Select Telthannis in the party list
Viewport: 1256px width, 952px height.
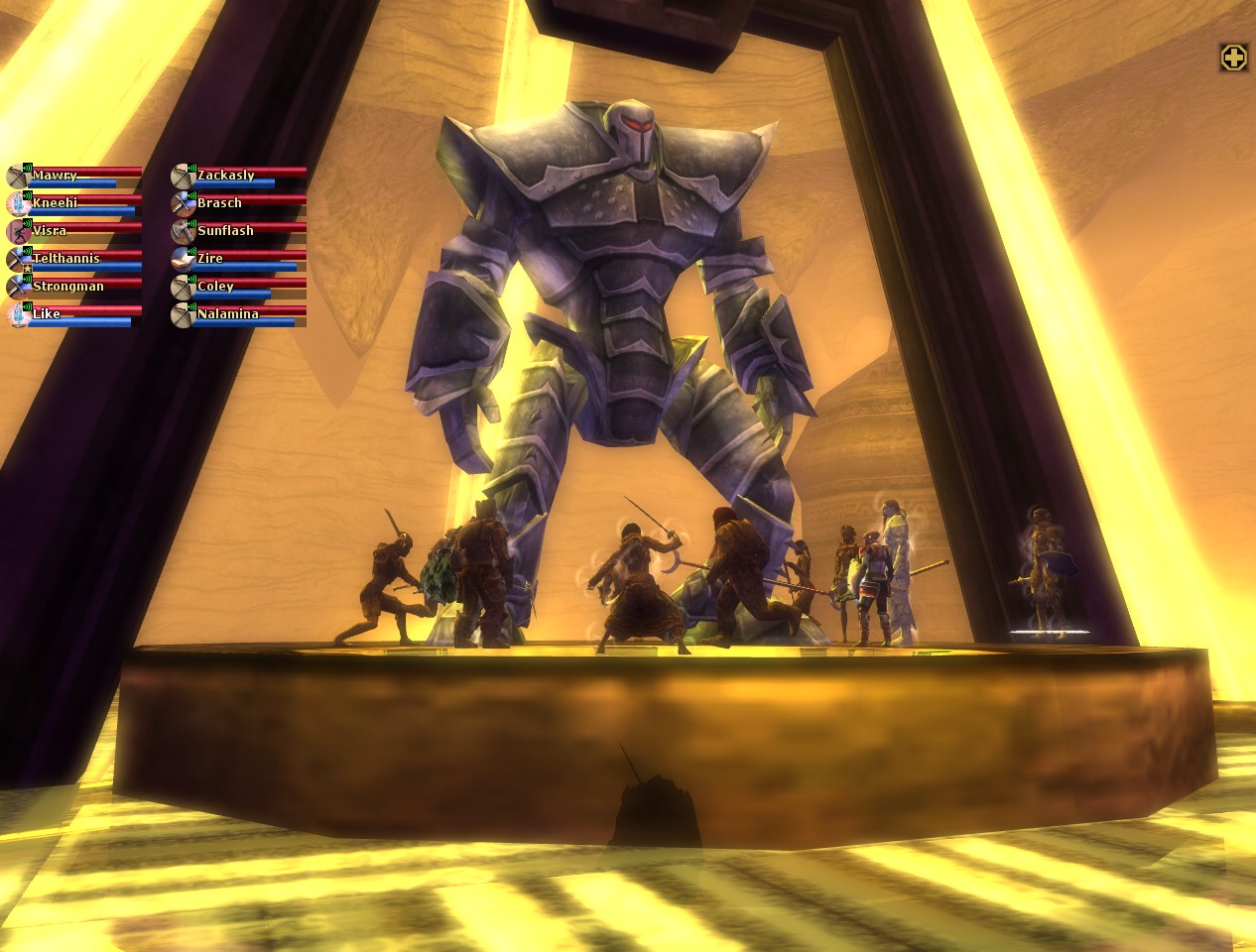click(74, 260)
